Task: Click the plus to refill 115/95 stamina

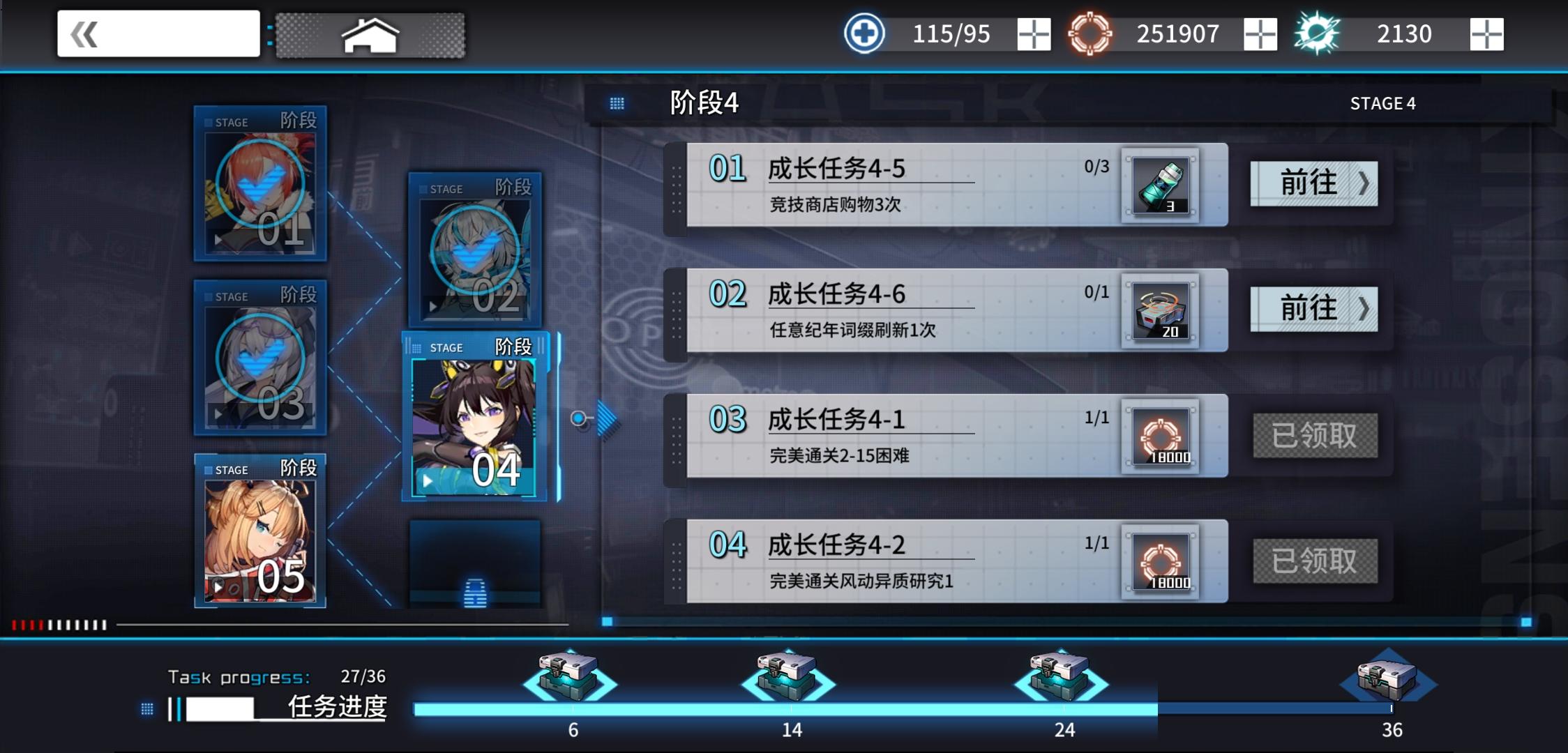Action: 1032,33
